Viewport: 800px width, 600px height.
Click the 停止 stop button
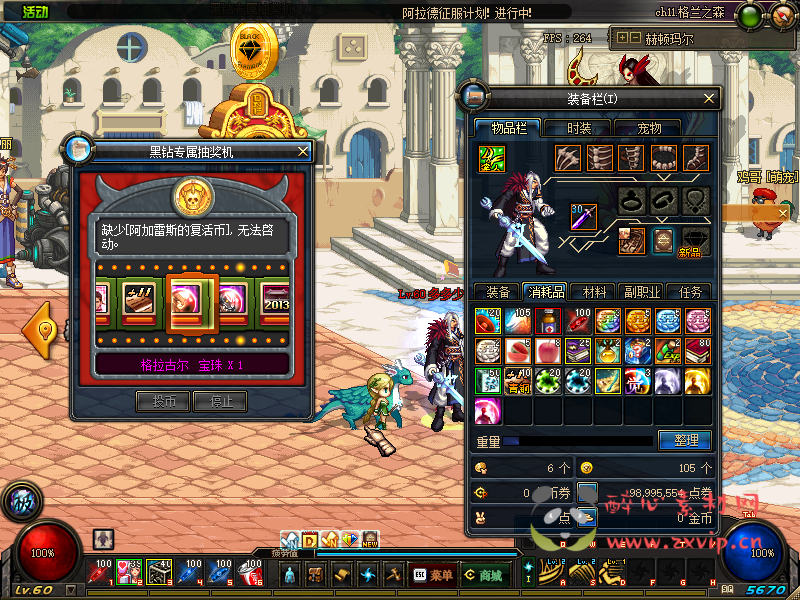point(220,401)
